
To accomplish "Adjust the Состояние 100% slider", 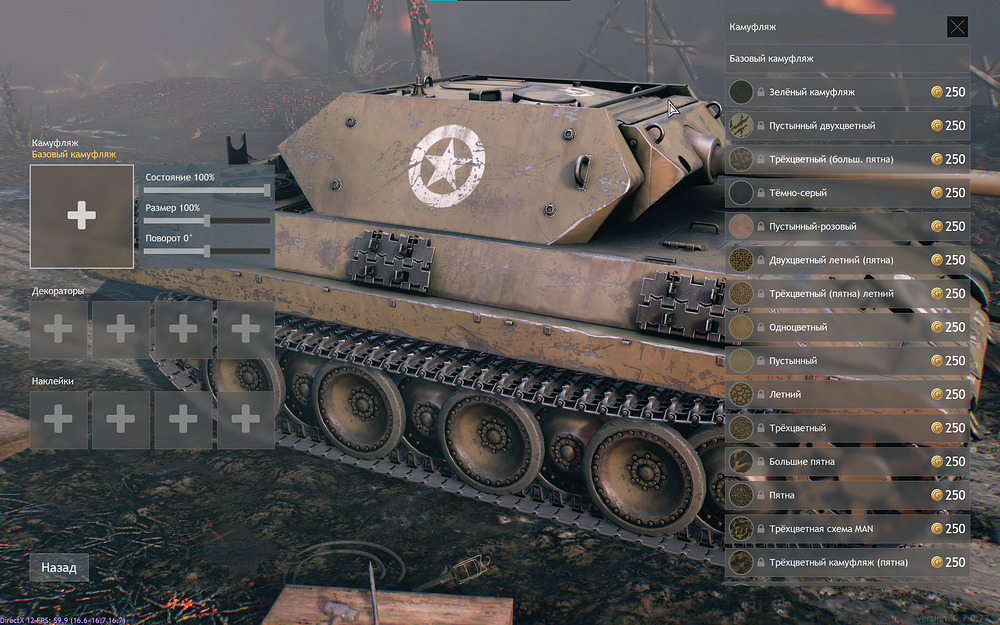I will click(267, 190).
